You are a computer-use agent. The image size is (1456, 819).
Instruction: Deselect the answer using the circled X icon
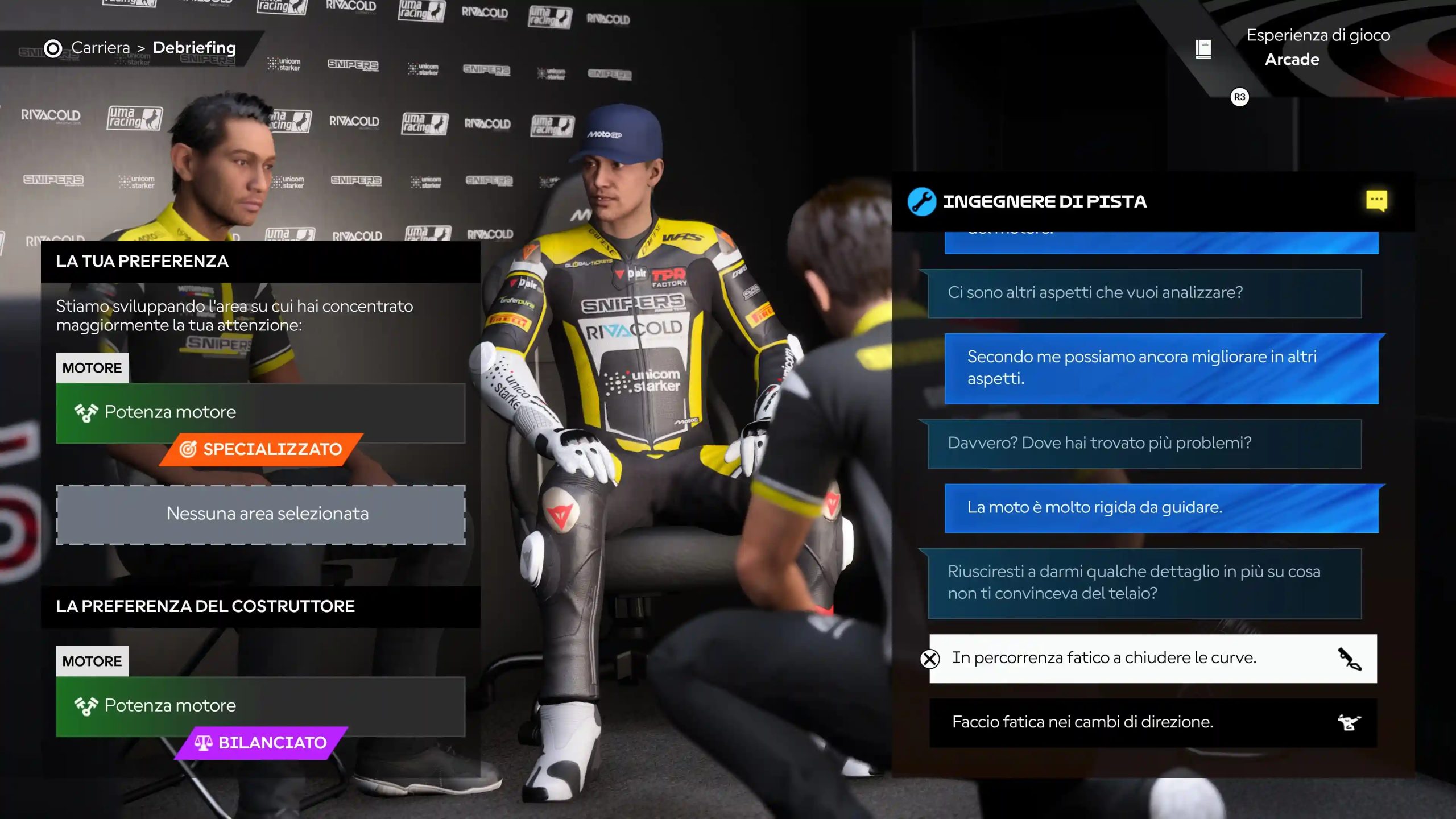pos(929,659)
